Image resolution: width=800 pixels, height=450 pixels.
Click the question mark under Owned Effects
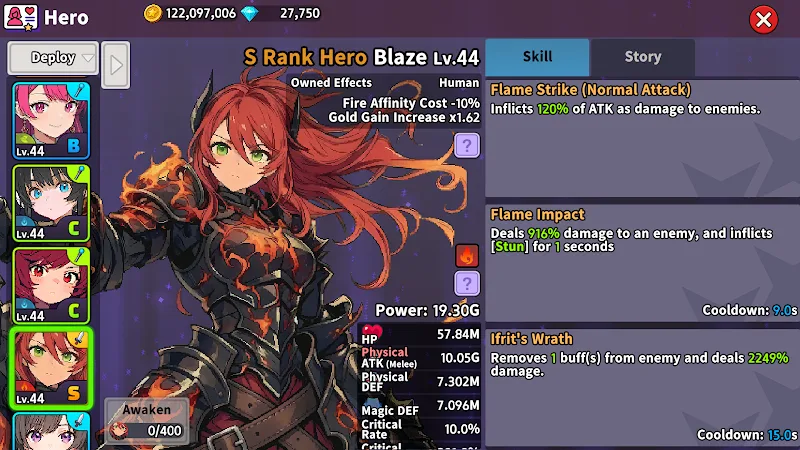466,146
